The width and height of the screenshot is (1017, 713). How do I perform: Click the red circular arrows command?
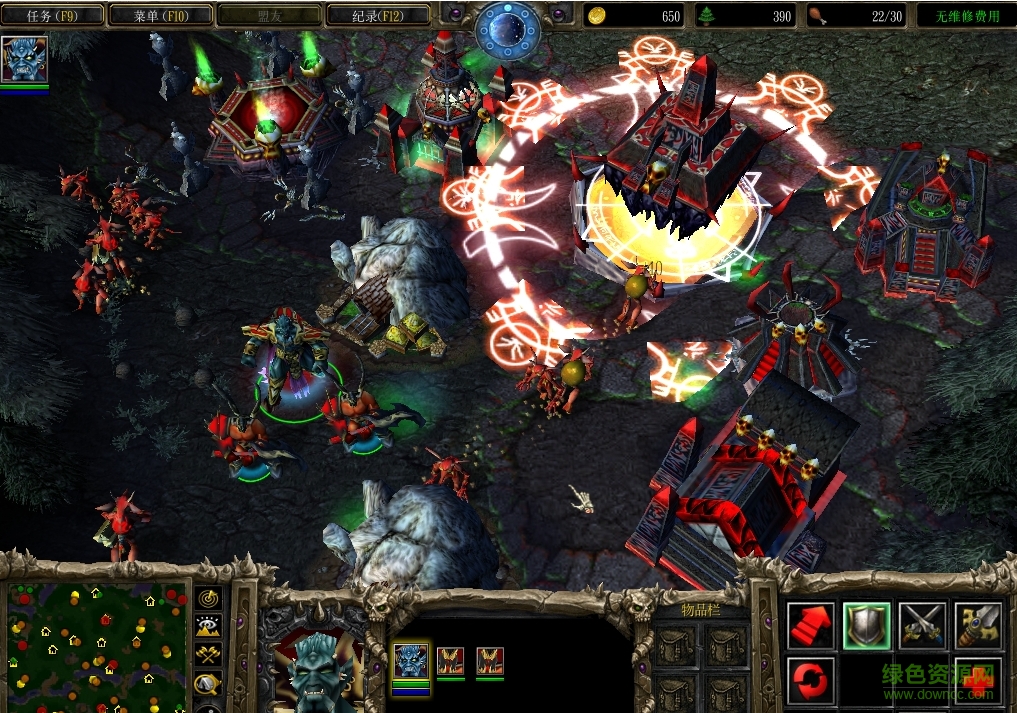point(810,680)
